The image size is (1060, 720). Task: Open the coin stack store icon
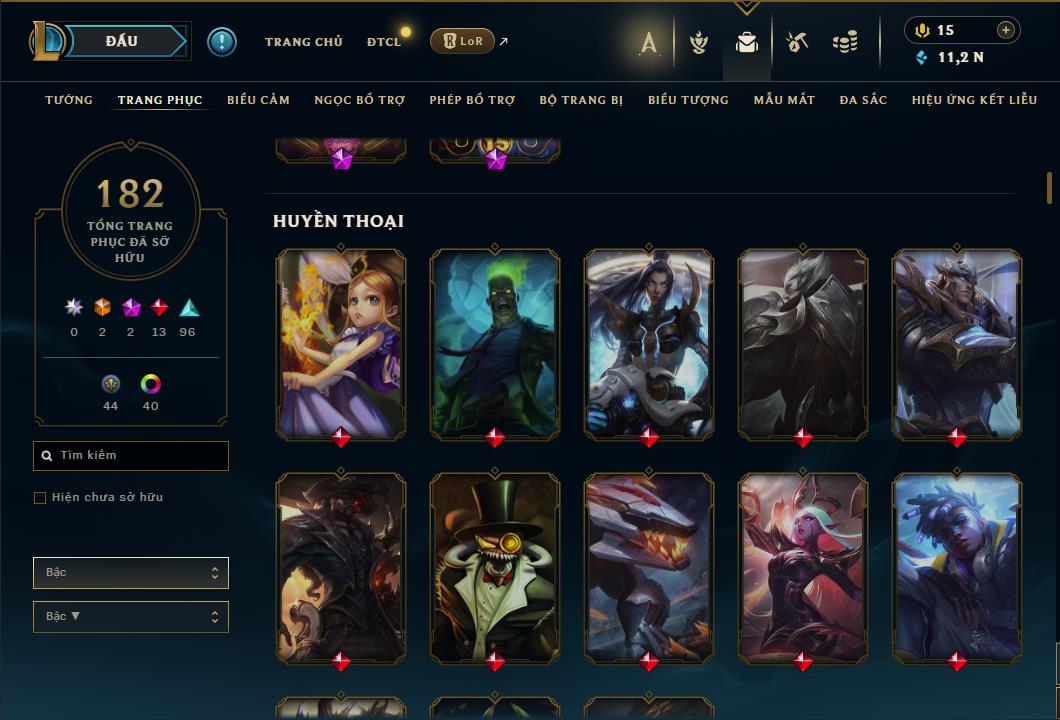click(845, 42)
